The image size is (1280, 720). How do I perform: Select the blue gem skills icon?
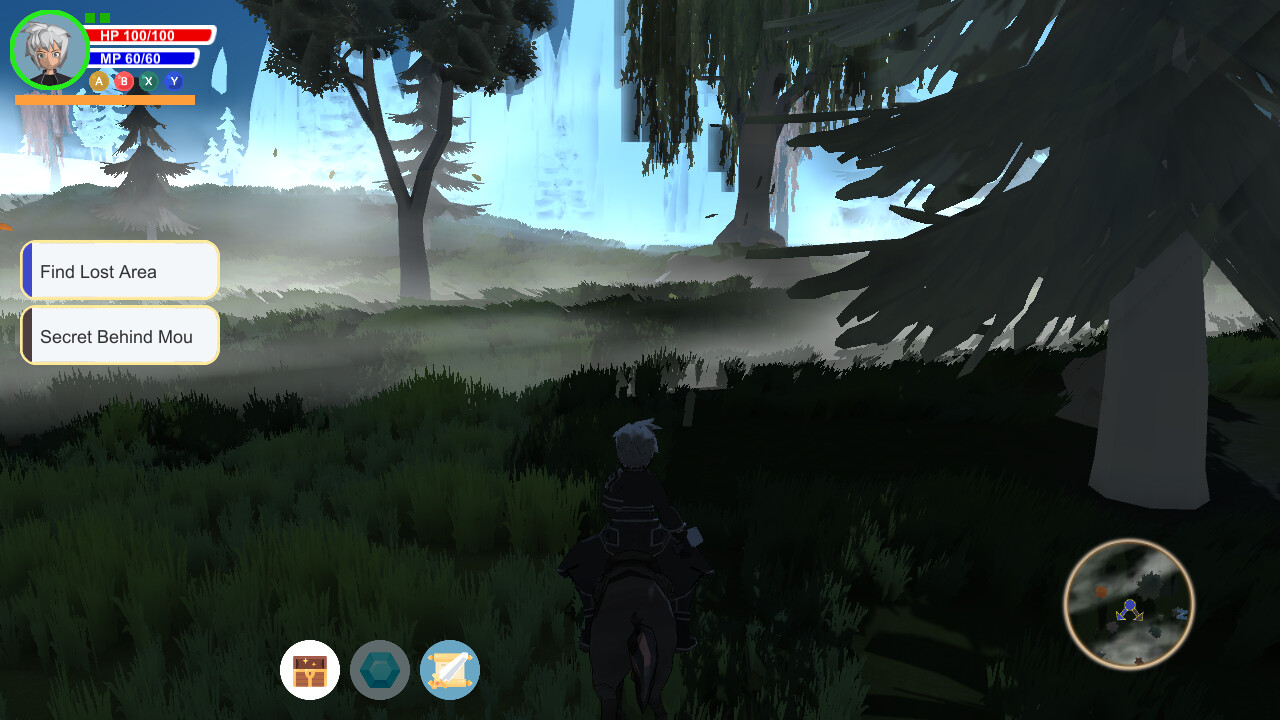click(380, 670)
